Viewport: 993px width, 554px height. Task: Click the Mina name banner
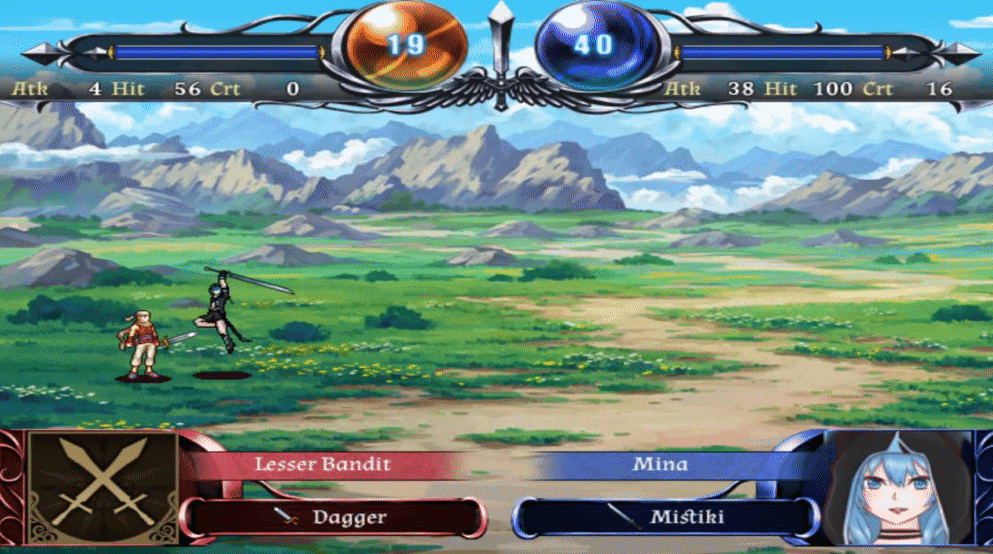click(660, 464)
